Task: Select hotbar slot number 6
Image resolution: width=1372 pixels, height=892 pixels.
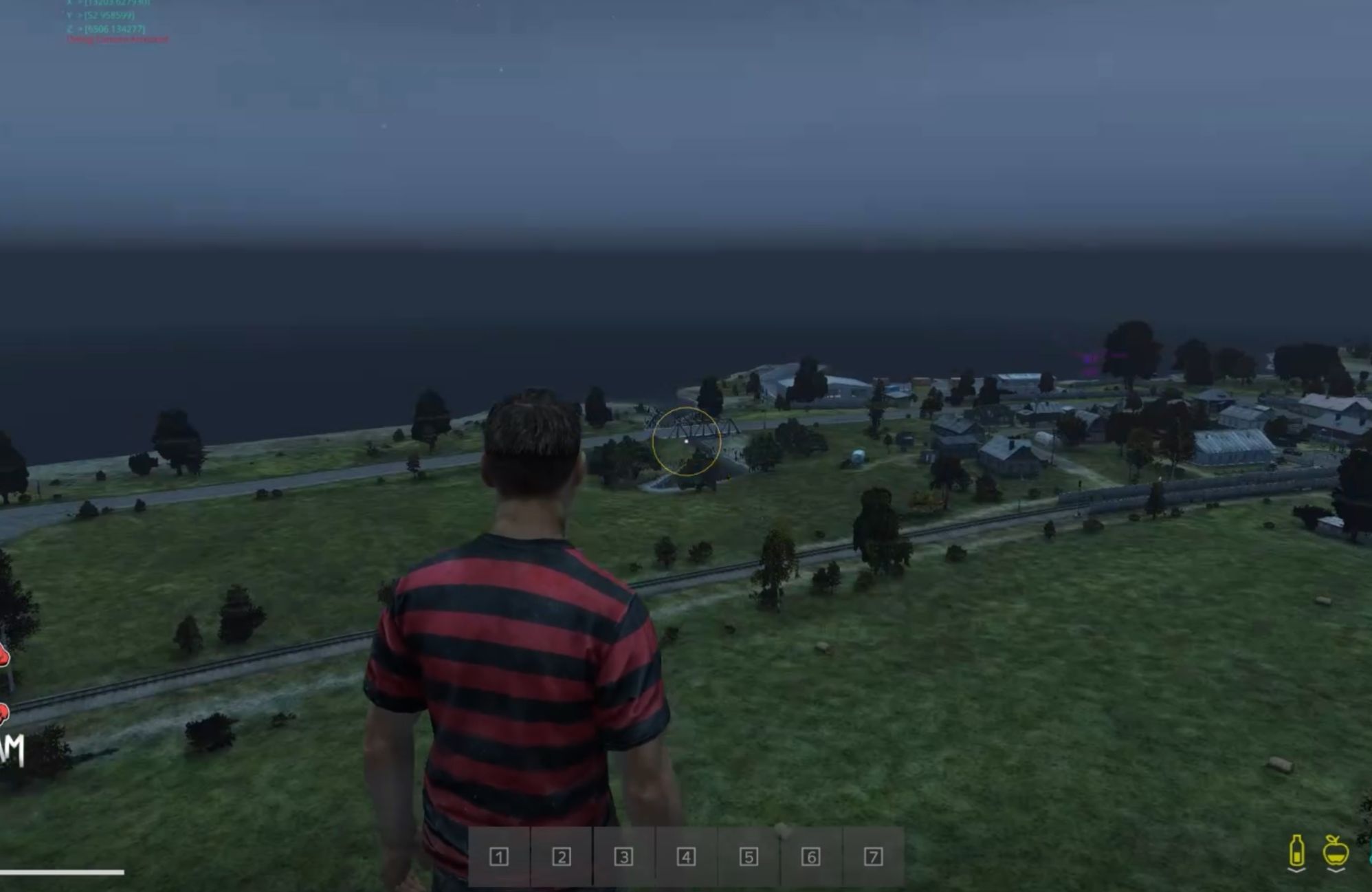Action: pyautogui.click(x=810, y=857)
